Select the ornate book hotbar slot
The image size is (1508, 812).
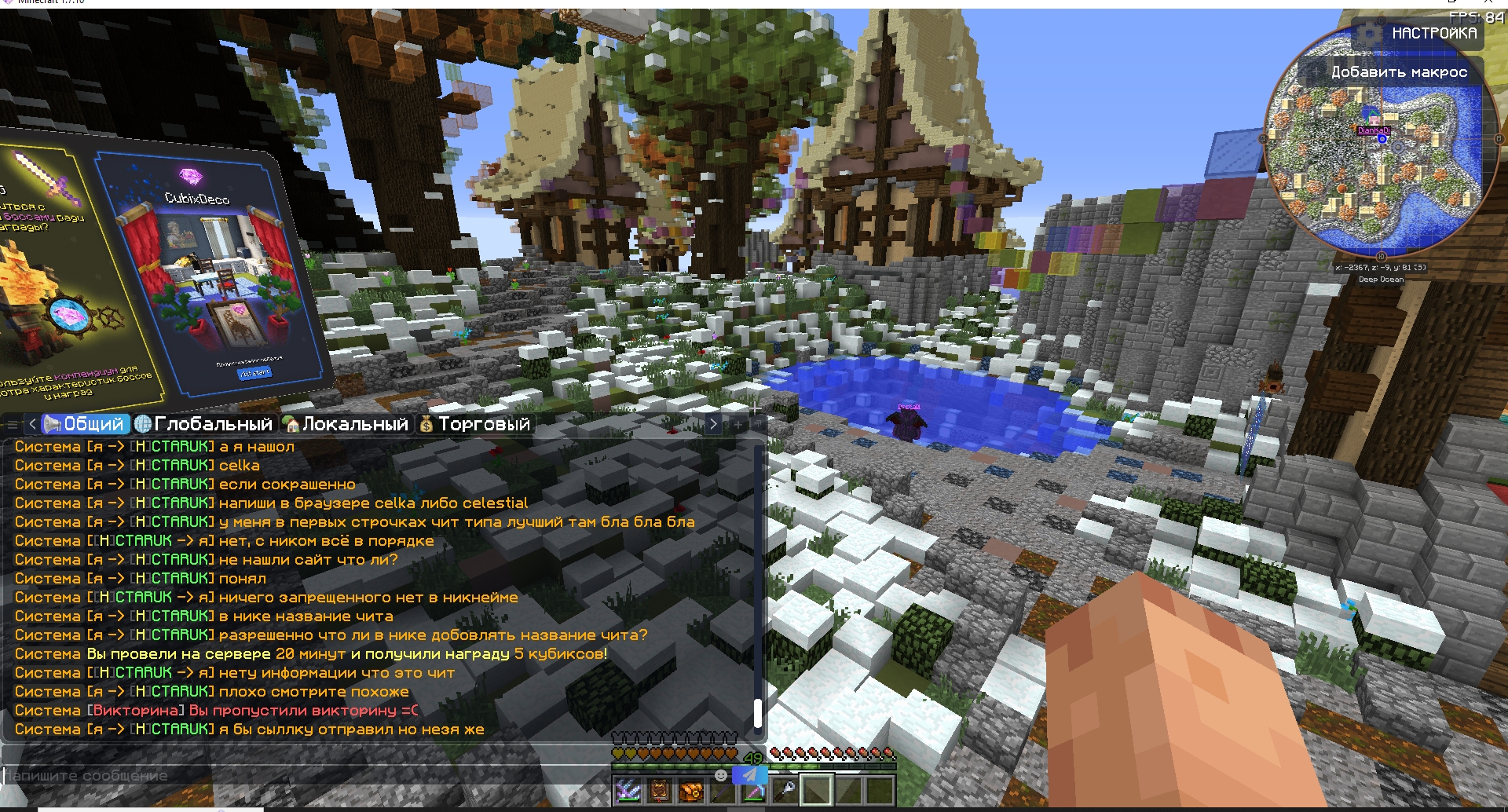tap(659, 791)
